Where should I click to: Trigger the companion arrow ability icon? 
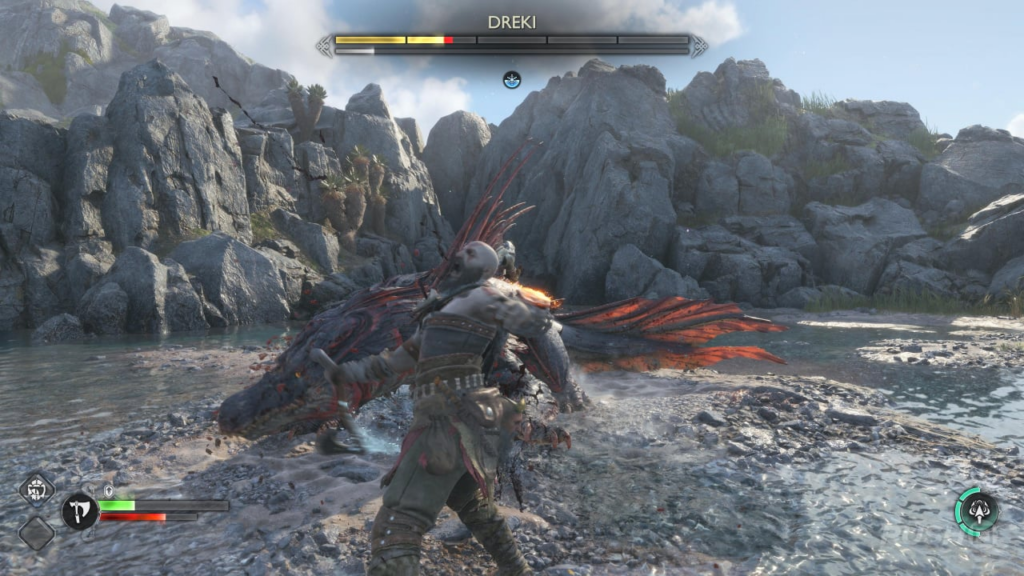[x=977, y=511]
